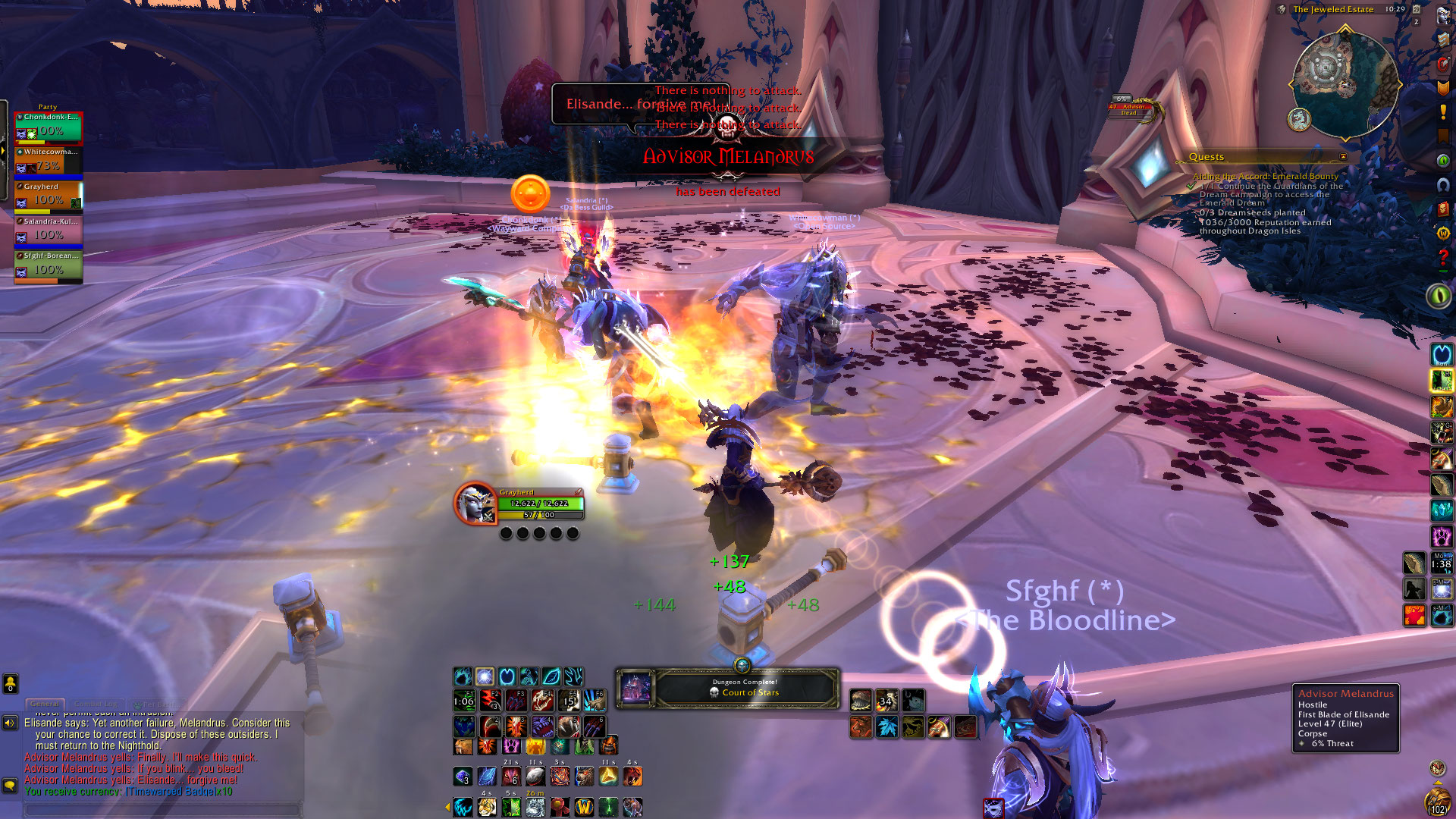This screenshot has width=1456, height=819.
Task: Activate the skull bite ability on F4
Action: click(x=542, y=700)
